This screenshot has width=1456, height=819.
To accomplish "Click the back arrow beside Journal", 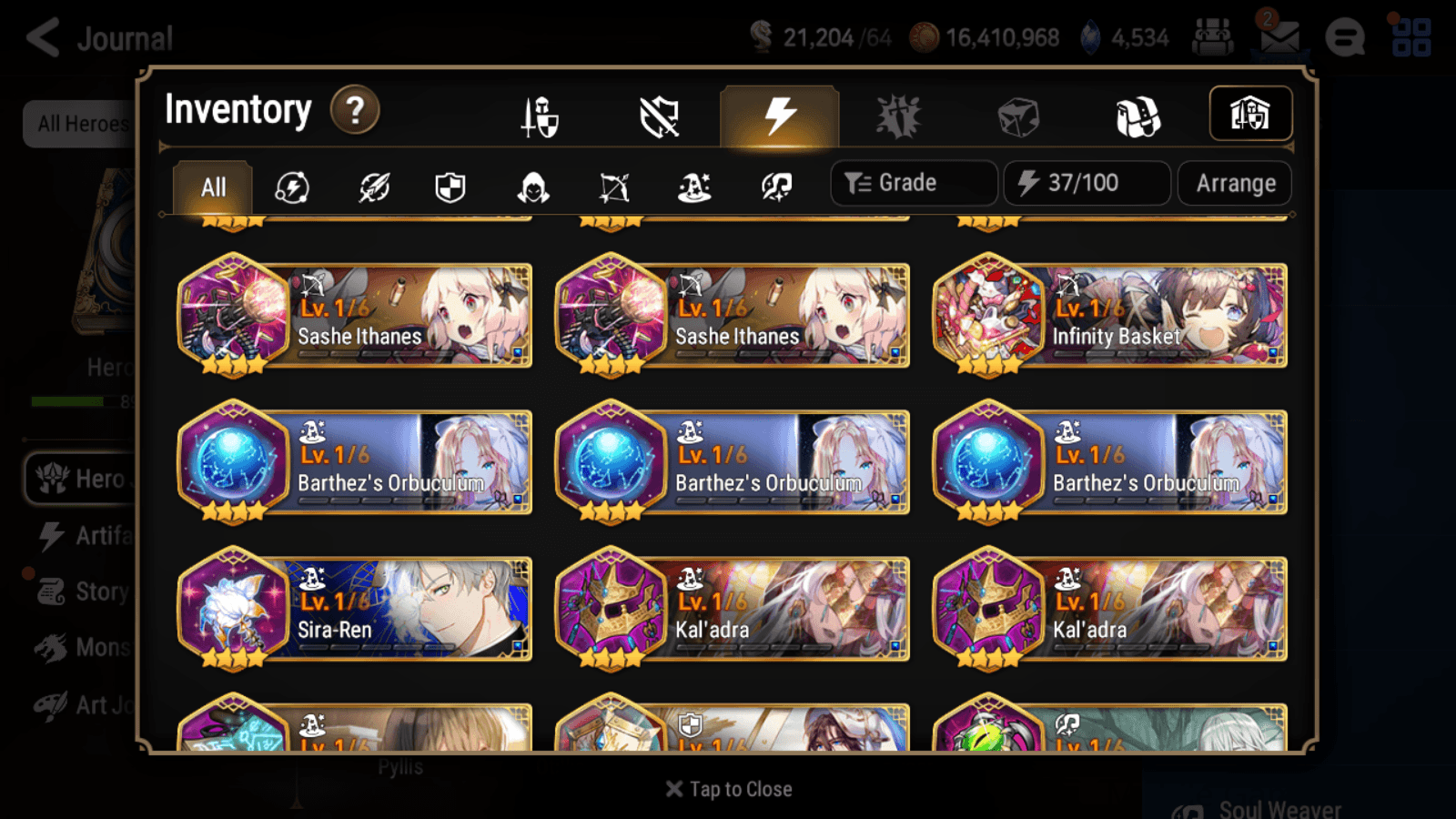I will coord(43,36).
